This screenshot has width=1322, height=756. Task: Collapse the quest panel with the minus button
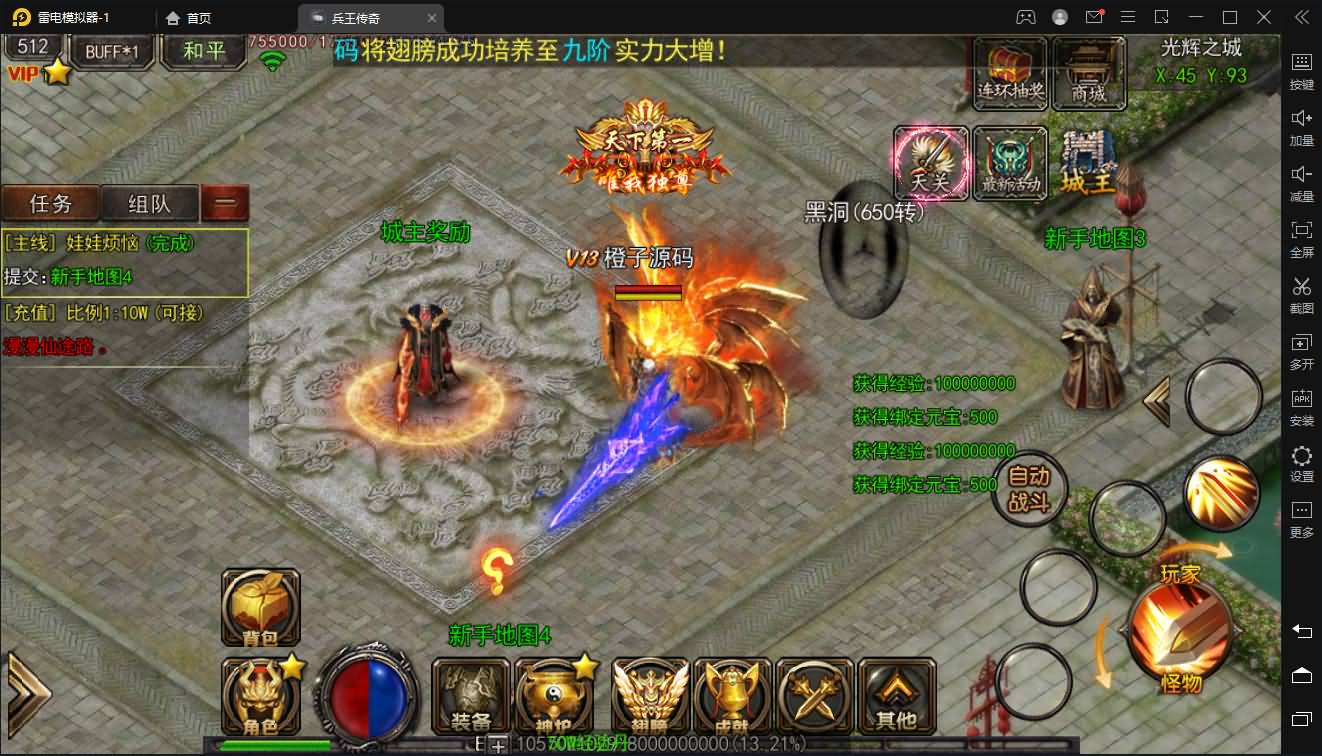pyautogui.click(x=224, y=203)
